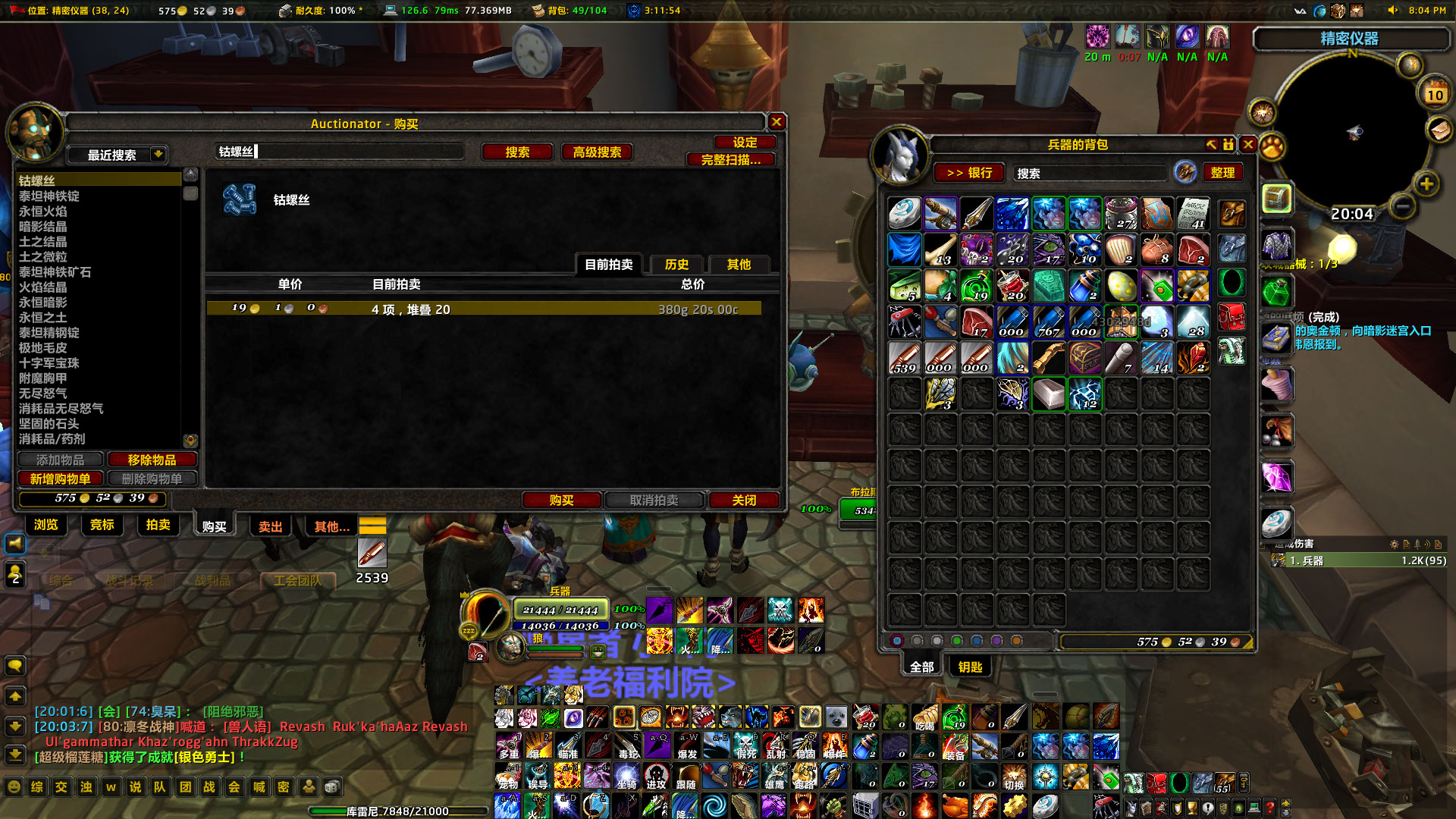Open the calendar showing 10 near the minimap
Image resolution: width=1456 pixels, height=819 pixels.
1436,95
